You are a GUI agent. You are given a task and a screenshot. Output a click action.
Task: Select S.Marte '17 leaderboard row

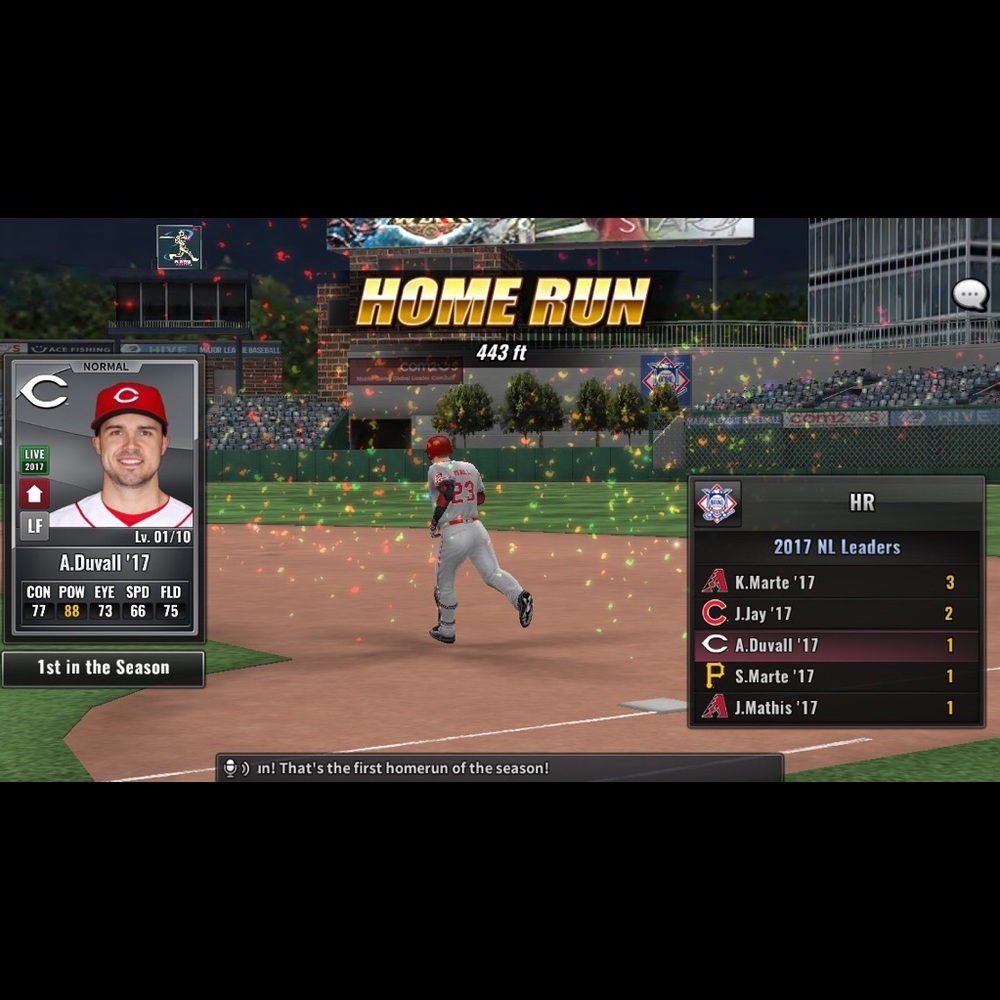tap(837, 676)
